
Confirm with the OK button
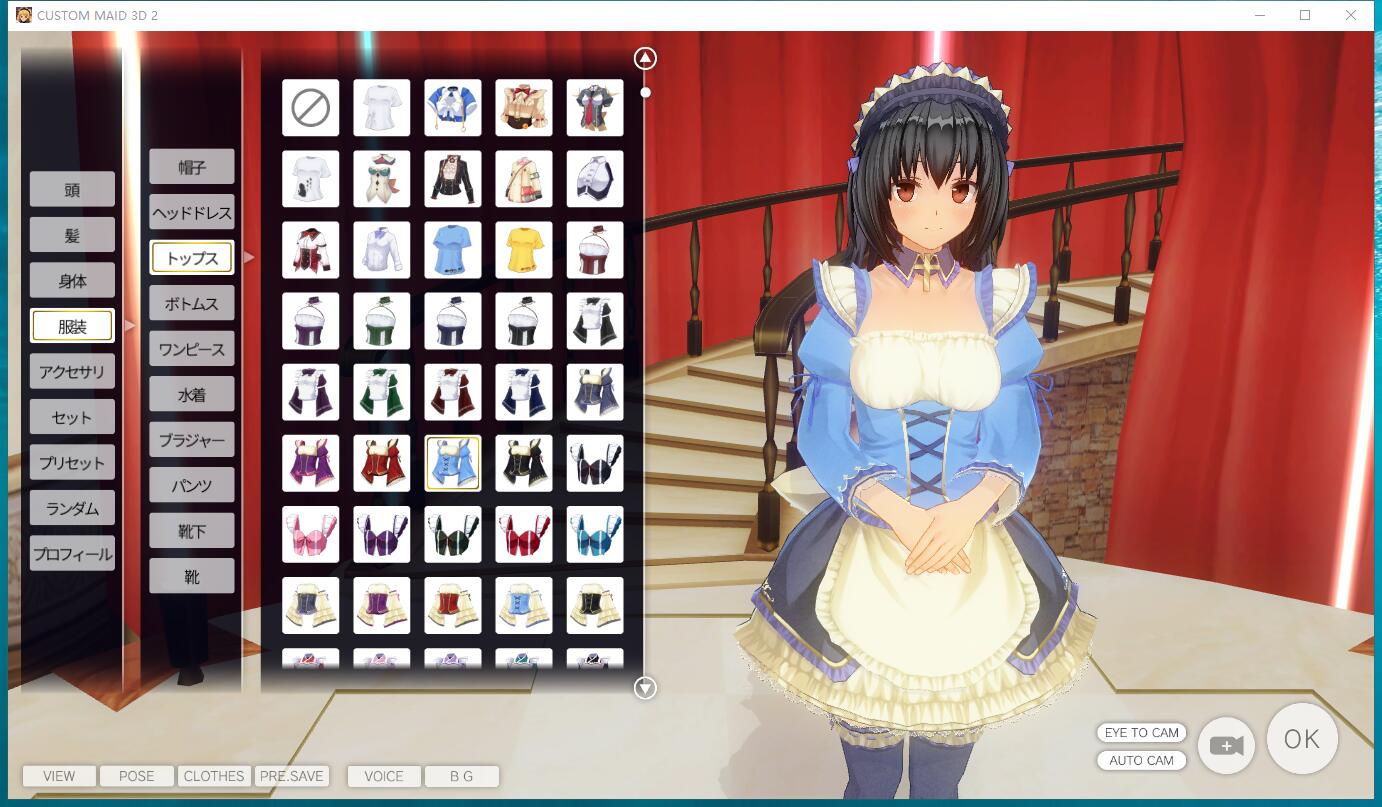(x=1302, y=740)
